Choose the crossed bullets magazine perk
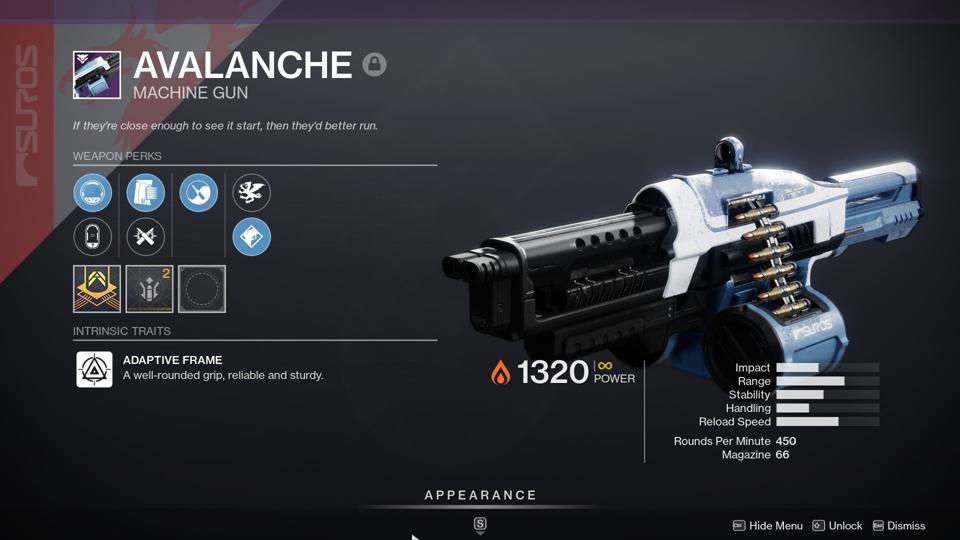 (146, 237)
